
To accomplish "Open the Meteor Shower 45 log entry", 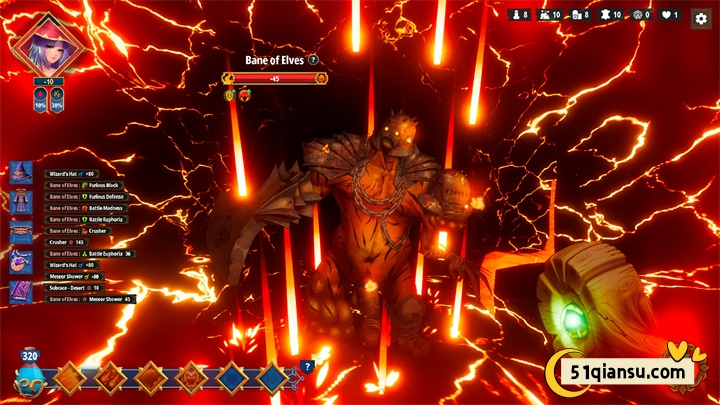I will pos(91,299).
